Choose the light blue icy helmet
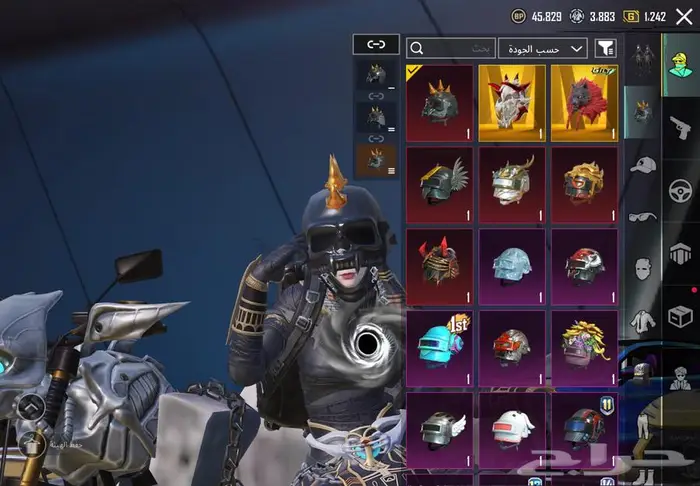This screenshot has height=486, width=700. (x=512, y=266)
